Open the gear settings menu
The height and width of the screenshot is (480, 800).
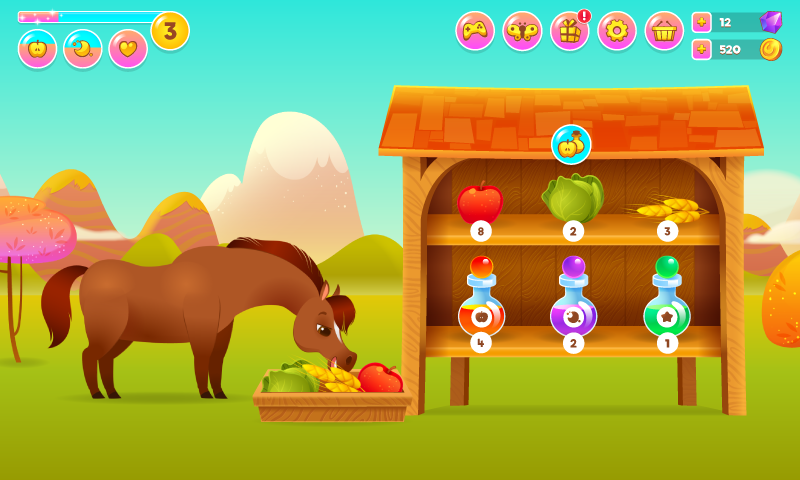(617, 31)
